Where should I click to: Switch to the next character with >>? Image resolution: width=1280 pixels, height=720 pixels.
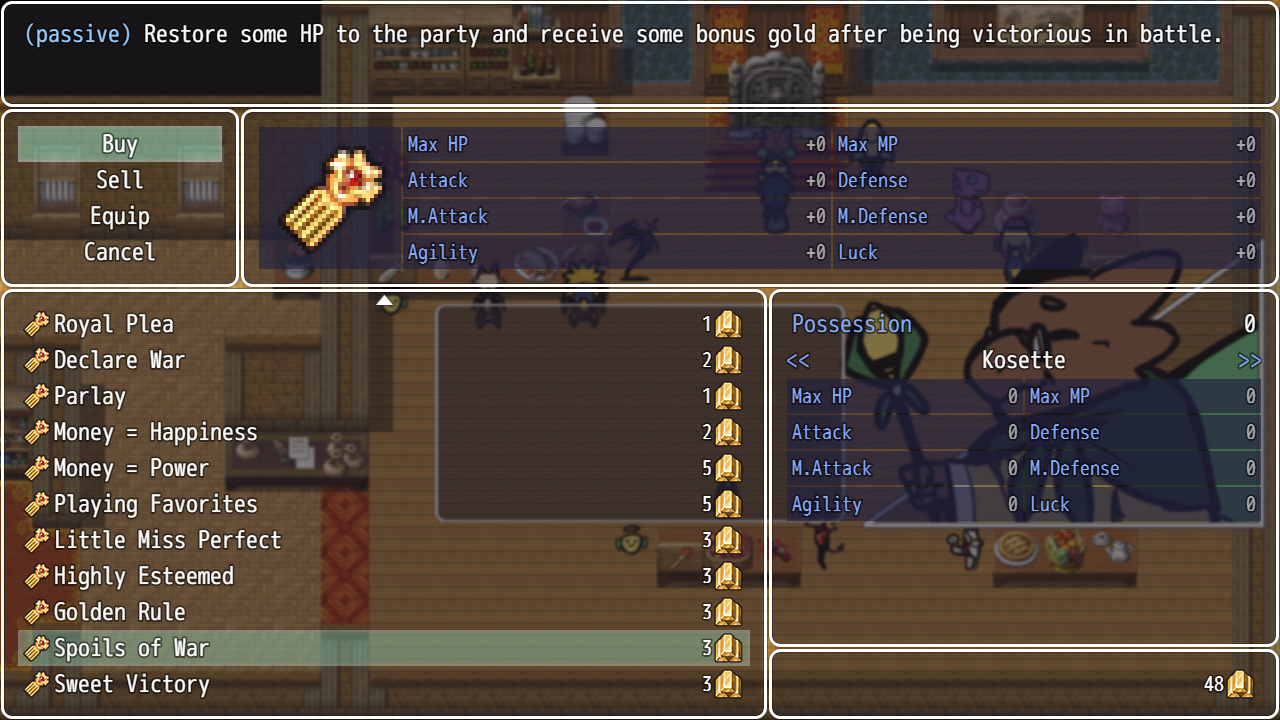[x=1249, y=360]
